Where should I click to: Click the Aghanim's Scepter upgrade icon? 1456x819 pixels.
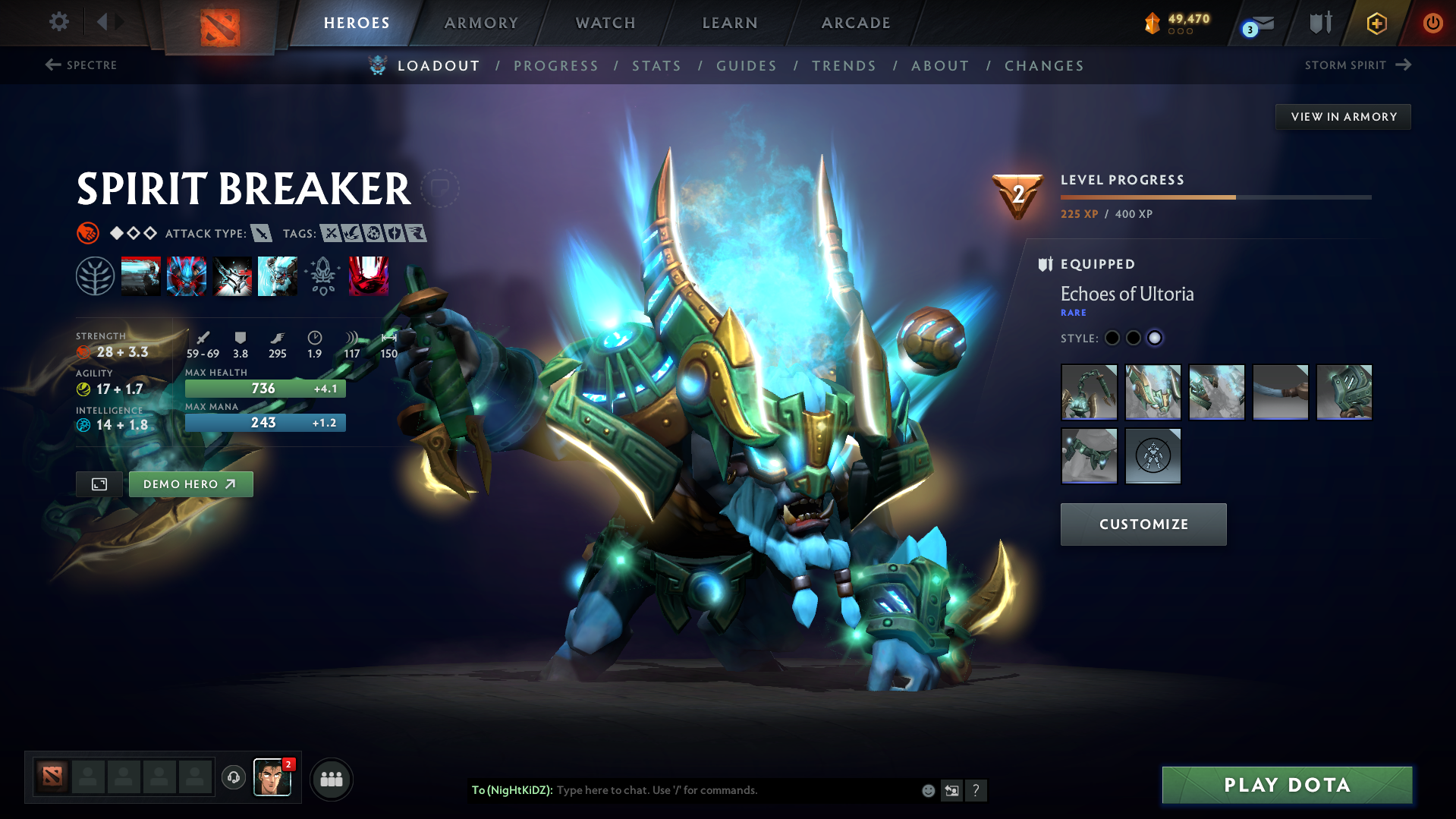tap(322, 276)
